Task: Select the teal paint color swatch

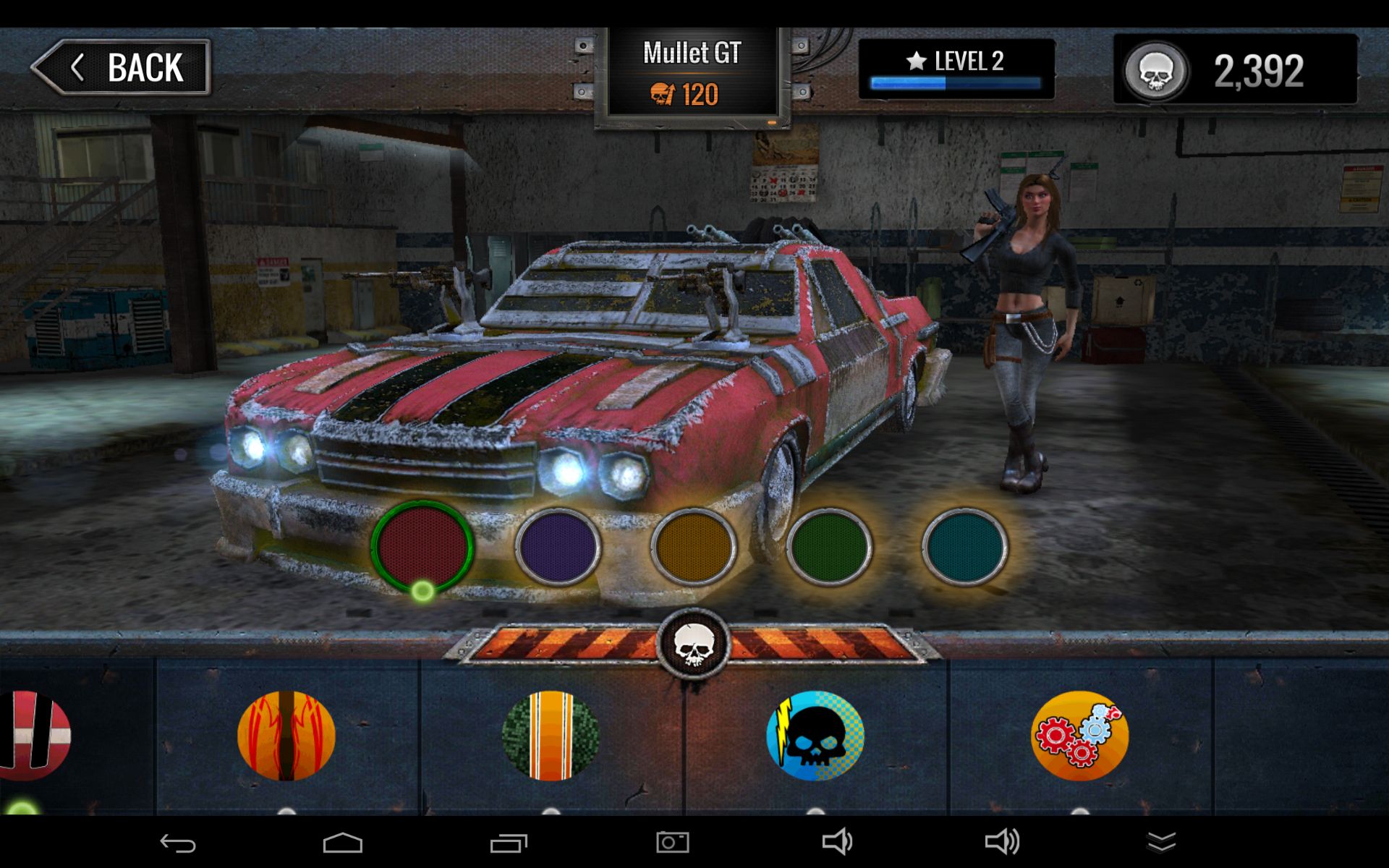Action: tap(964, 546)
